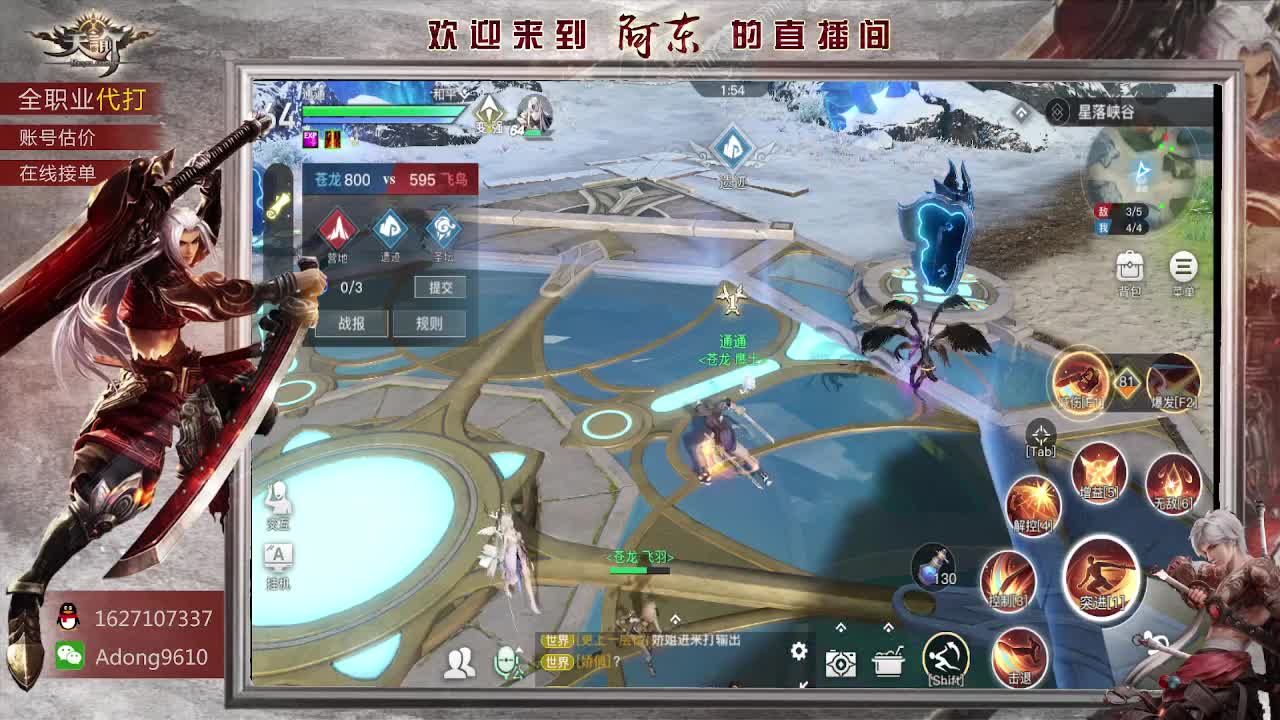Open the 菜单 hamburger menu
Viewport: 1280px width, 720px height.
pos(1183,268)
